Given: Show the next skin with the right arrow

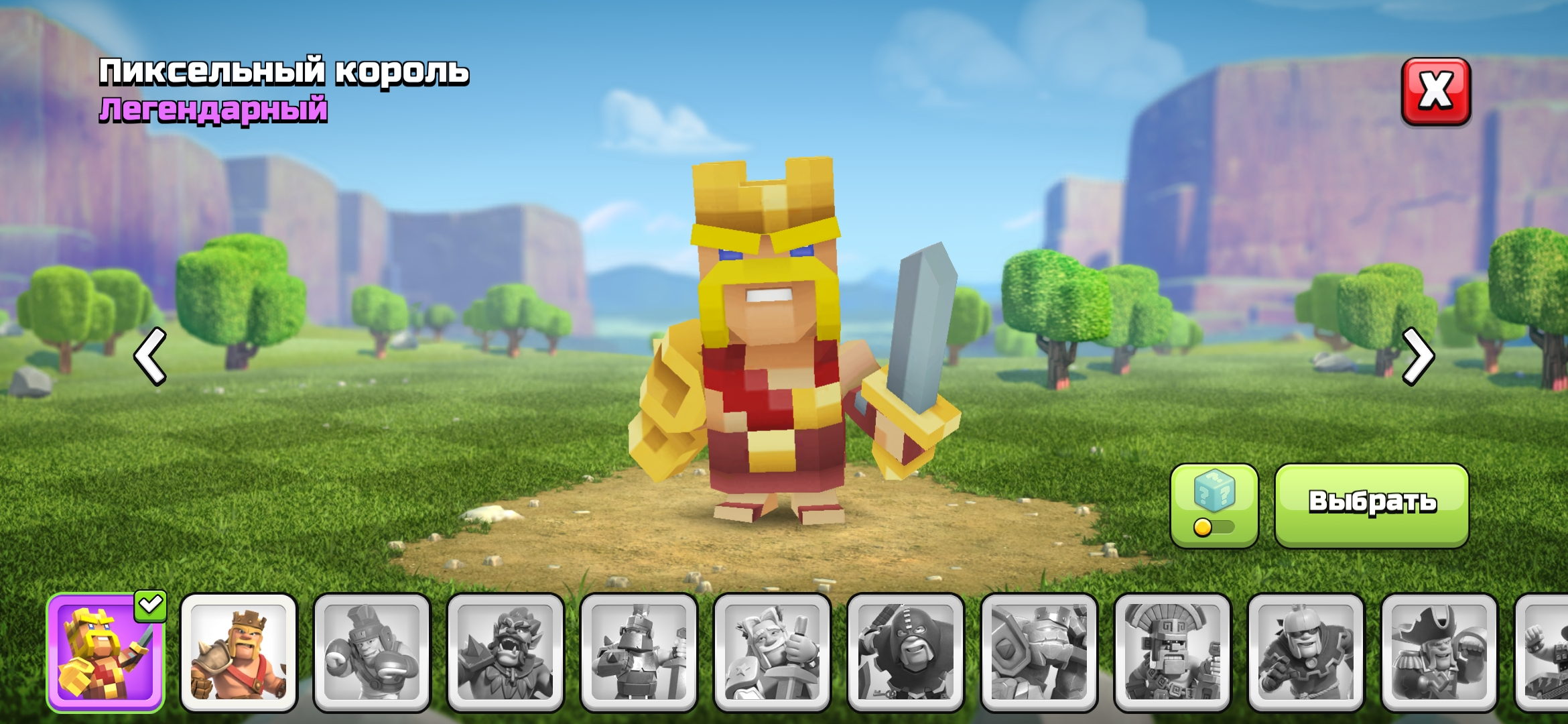Looking at the screenshot, I should 1418,356.
